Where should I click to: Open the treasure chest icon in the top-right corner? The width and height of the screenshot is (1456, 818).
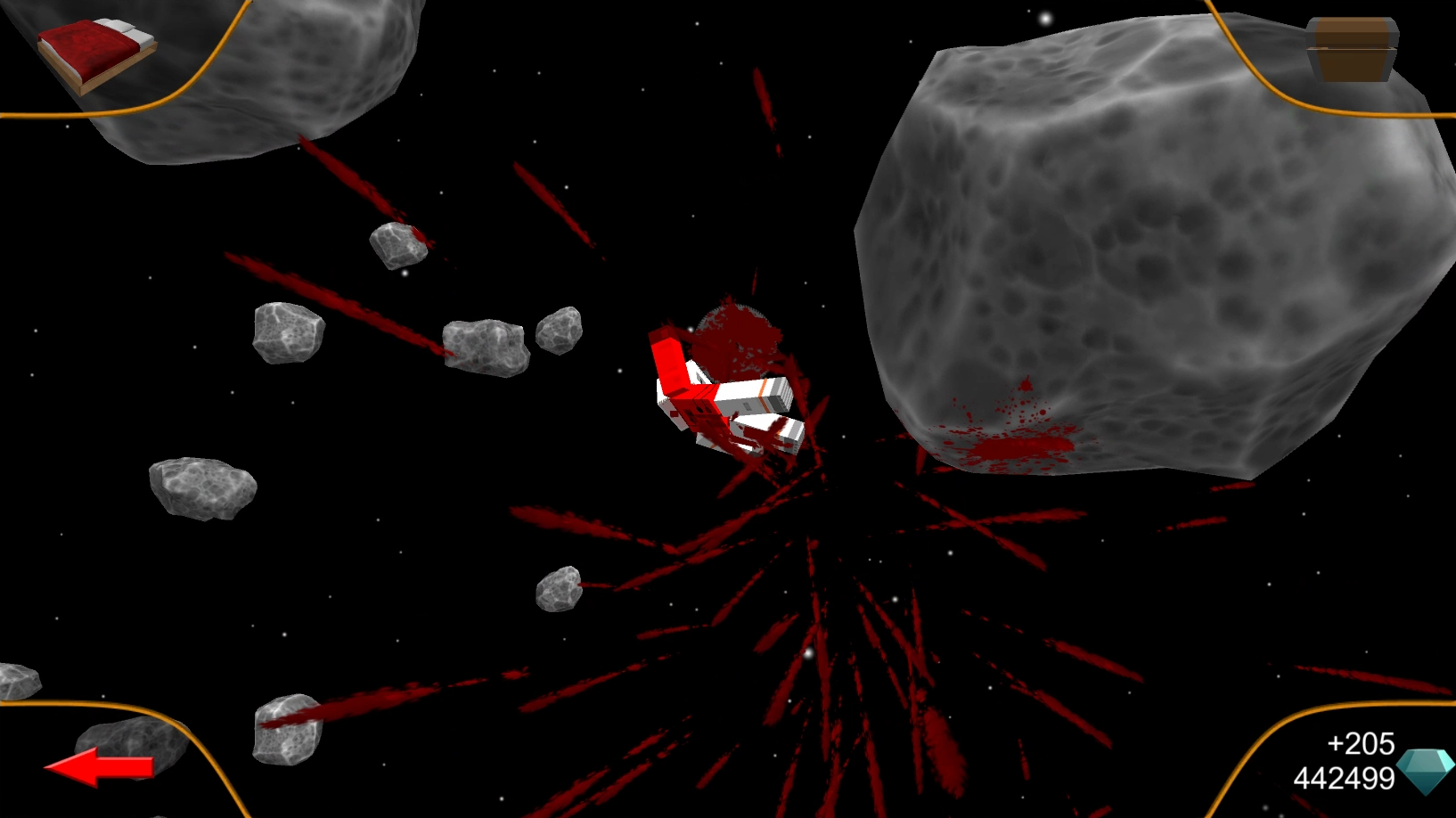pos(1352,49)
